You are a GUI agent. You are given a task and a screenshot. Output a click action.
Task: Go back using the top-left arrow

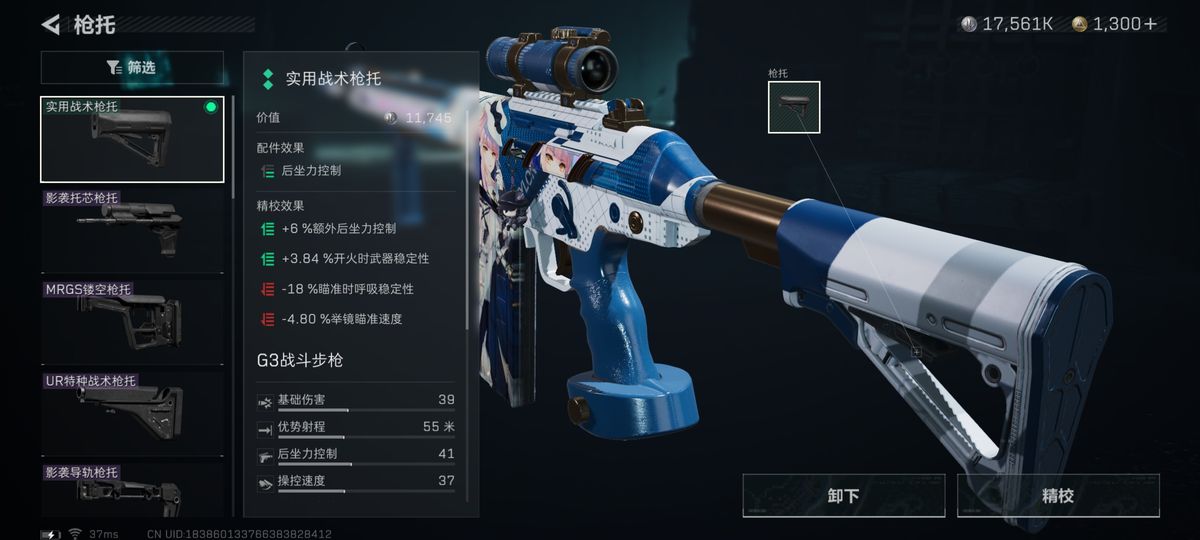(51, 24)
